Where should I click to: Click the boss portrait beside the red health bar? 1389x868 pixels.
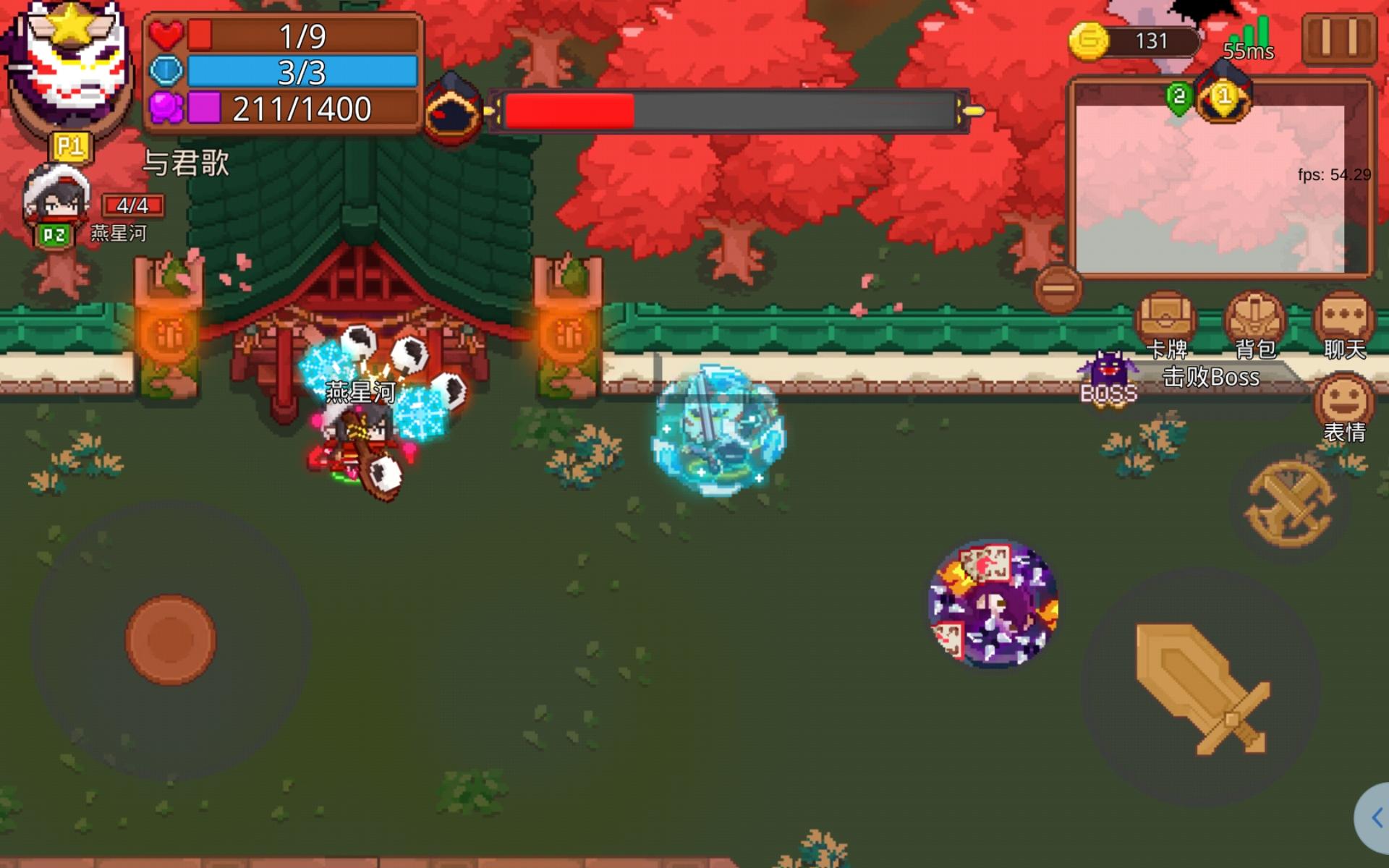click(x=454, y=109)
